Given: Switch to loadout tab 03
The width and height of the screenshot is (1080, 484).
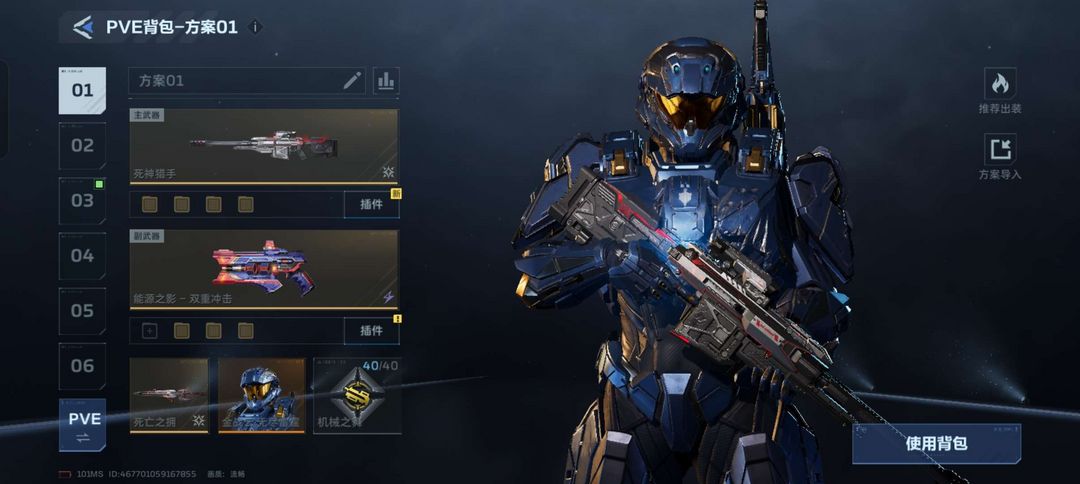Looking at the screenshot, I should [x=82, y=201].
